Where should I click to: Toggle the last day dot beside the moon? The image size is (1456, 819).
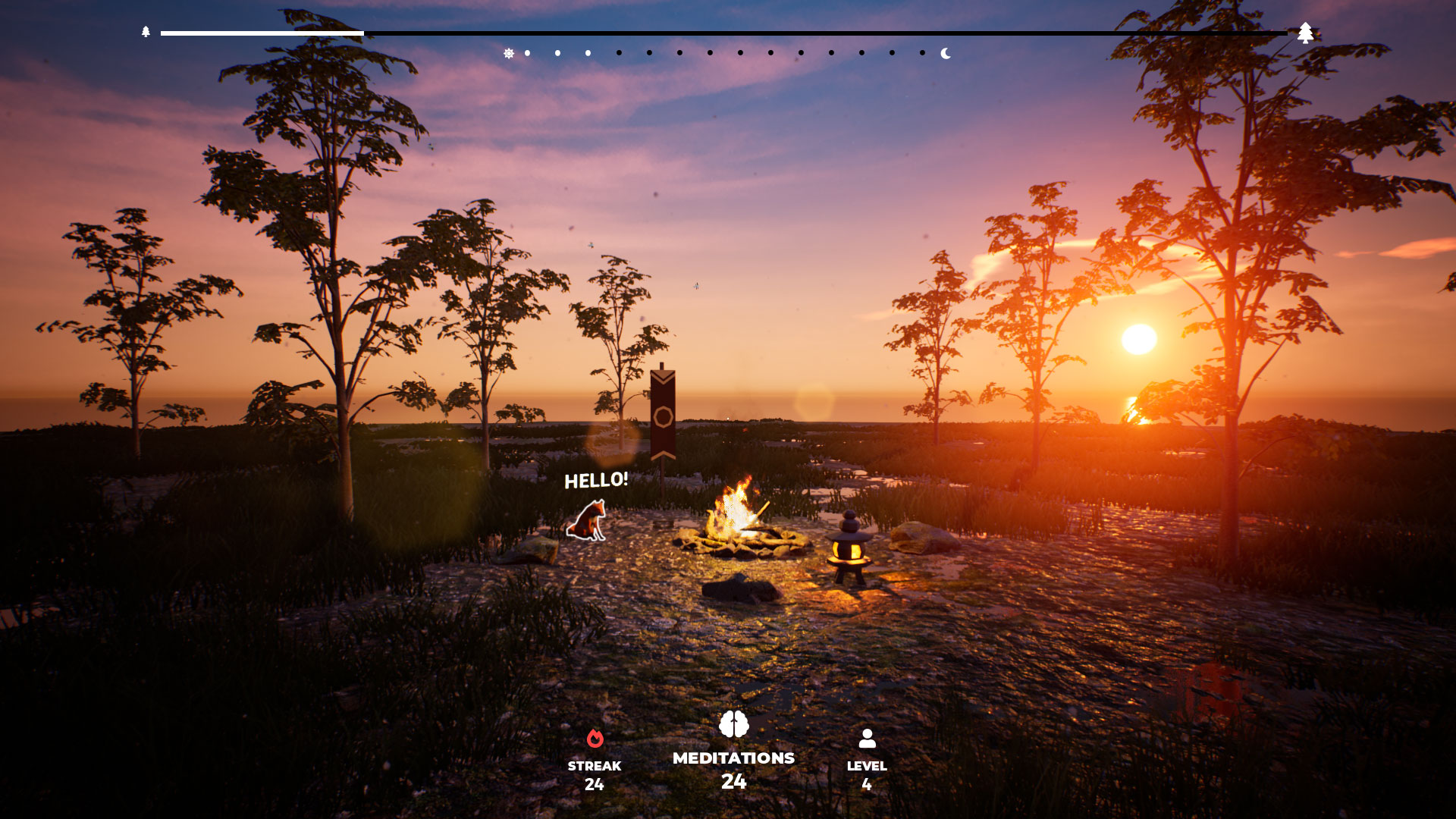tap(921, 52)
